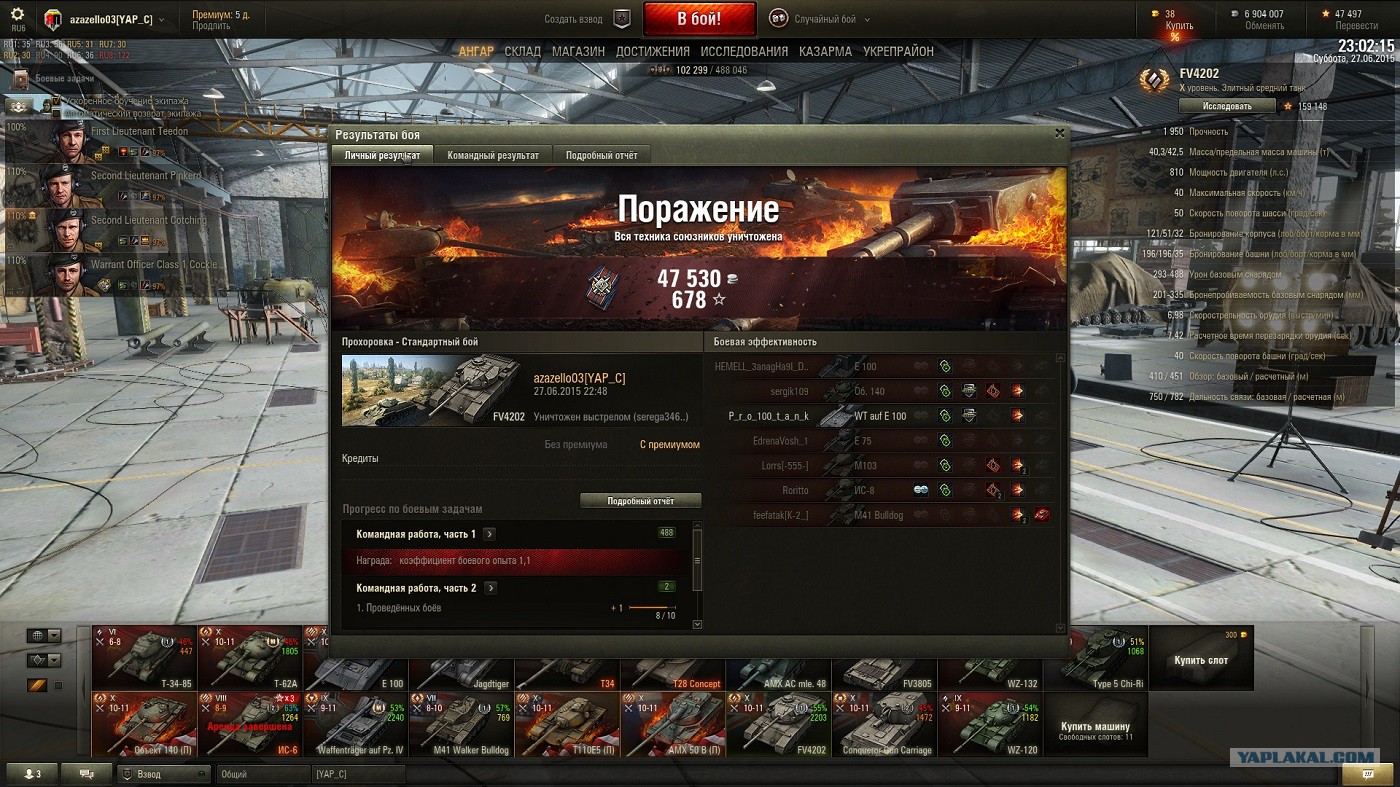Select the СКЛАД menu entry
Image resolution: width=1400 pixels, height=787 pixels.
(522, 51)
